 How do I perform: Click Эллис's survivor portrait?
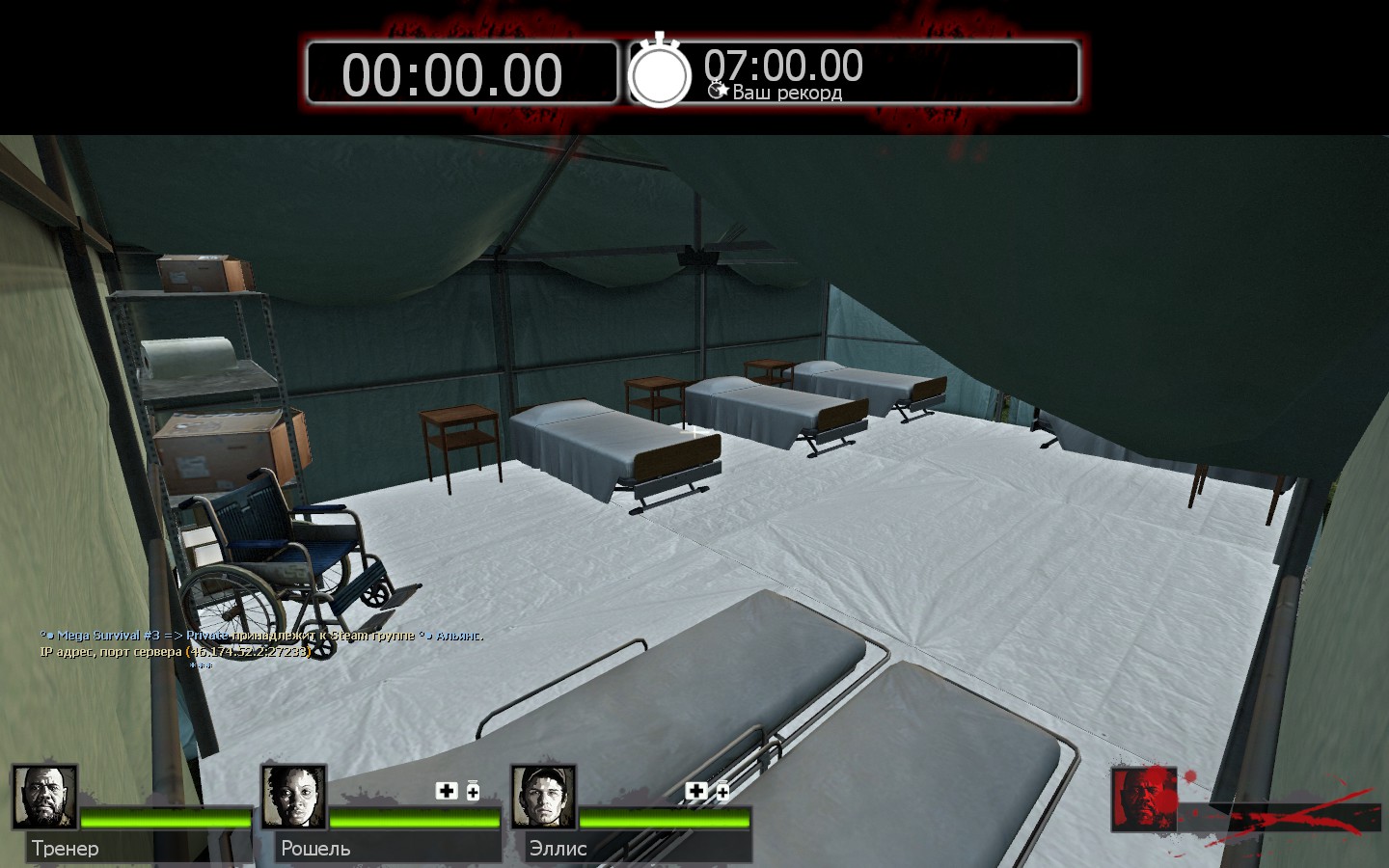(x=544, y=798)
